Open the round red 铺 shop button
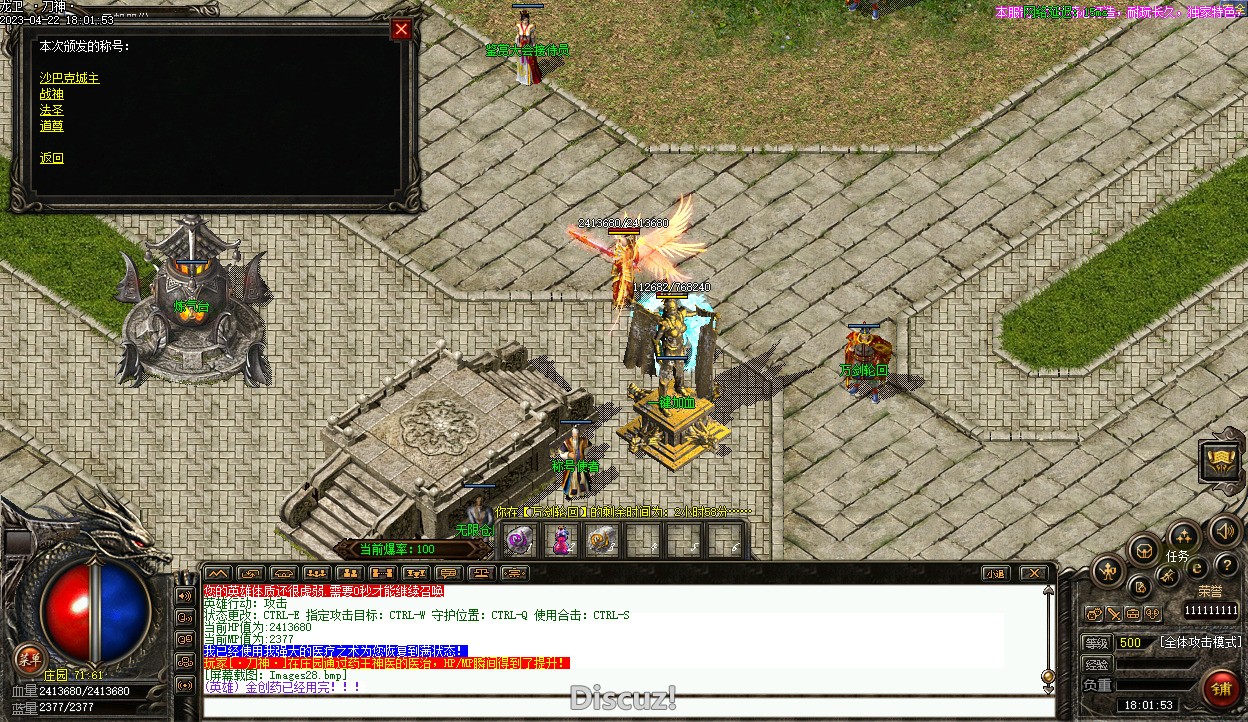1248x722 pixels. (x=1221, y=688)
